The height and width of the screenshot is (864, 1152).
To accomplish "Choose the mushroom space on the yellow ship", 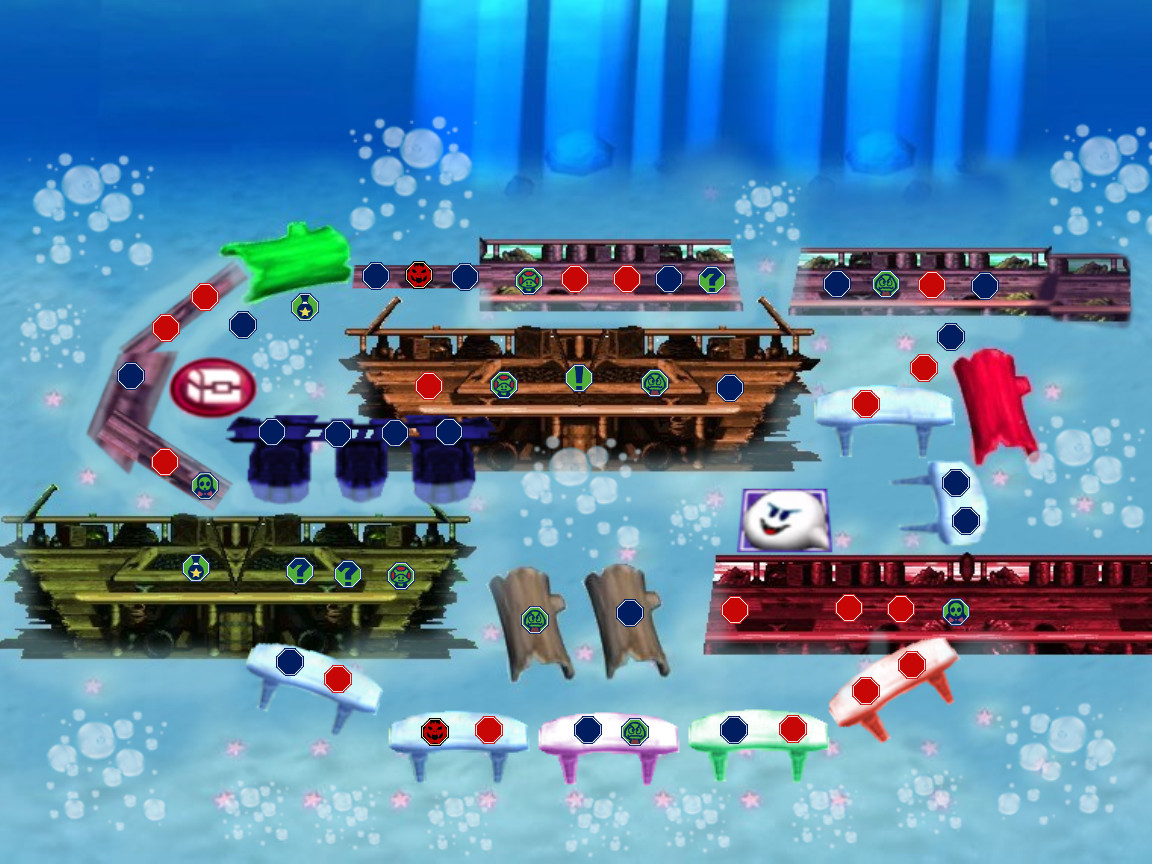I will tap(401, 575).
